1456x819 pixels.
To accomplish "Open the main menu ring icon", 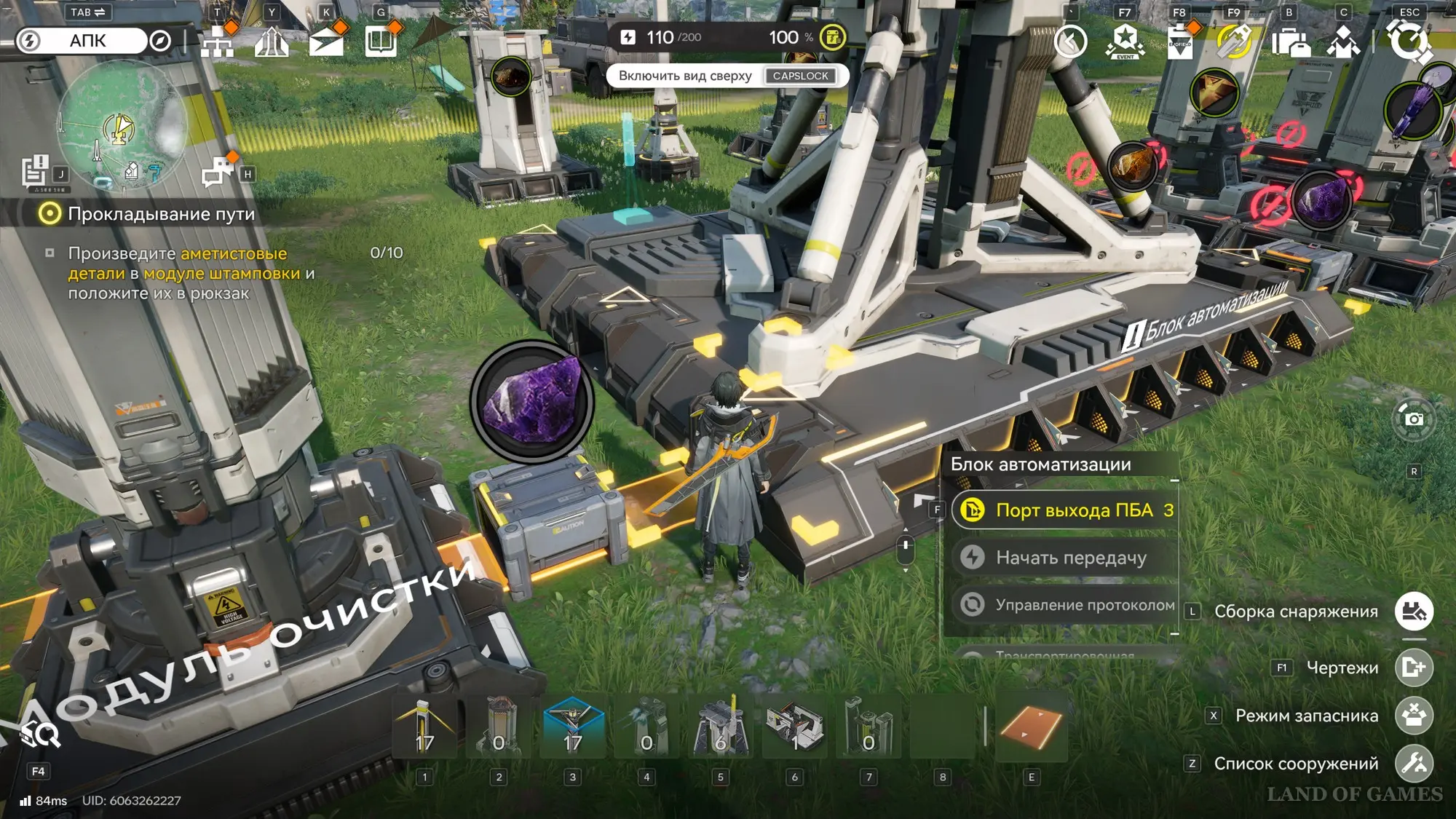I will point(1409,41).
